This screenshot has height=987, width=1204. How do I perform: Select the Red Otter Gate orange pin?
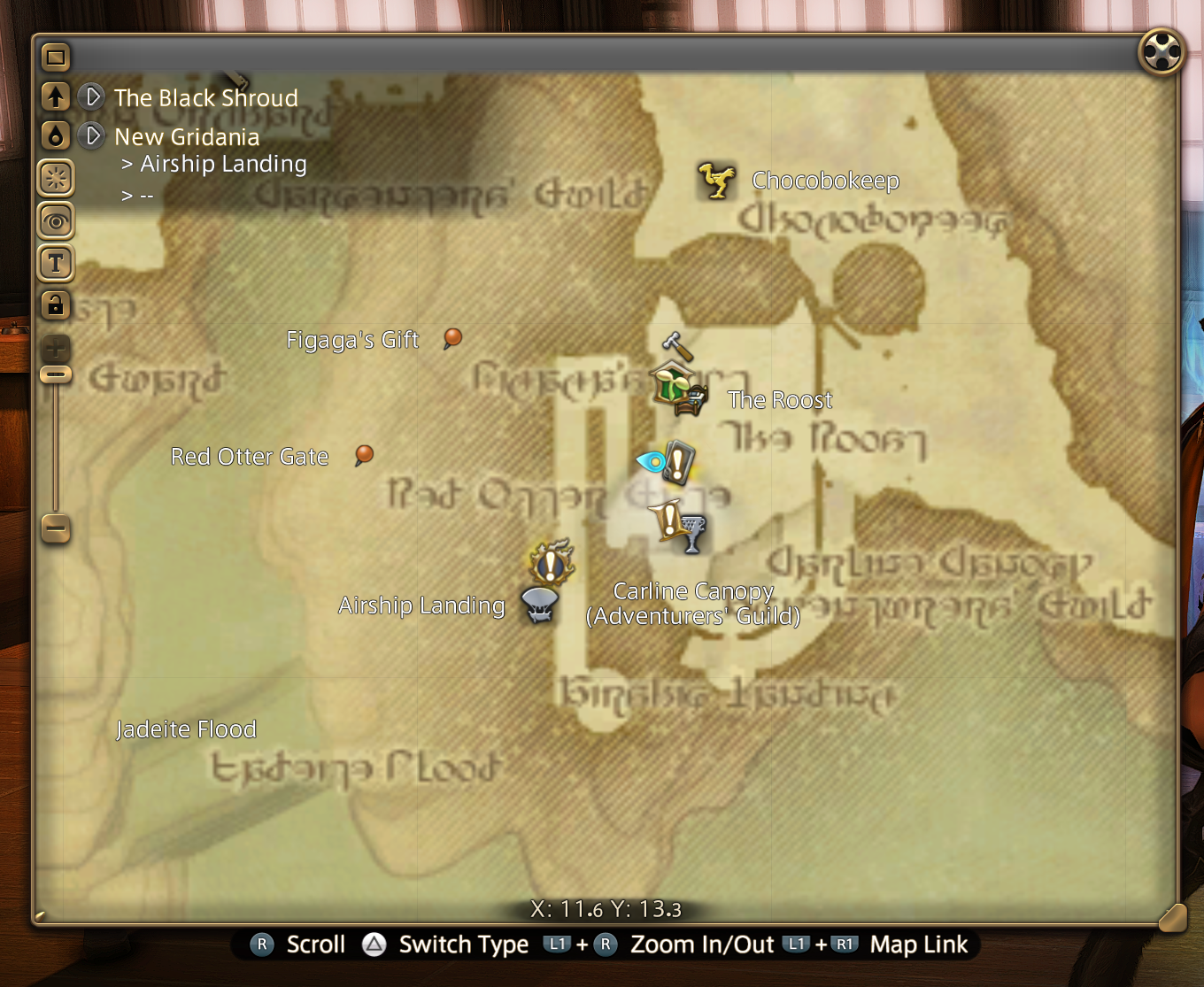[x=364, y=455]
